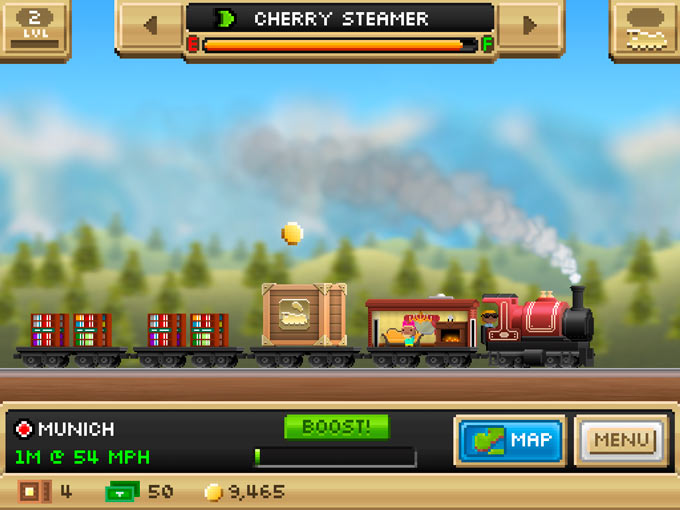Activate the green Boost! button

click(x=336, y=427)
